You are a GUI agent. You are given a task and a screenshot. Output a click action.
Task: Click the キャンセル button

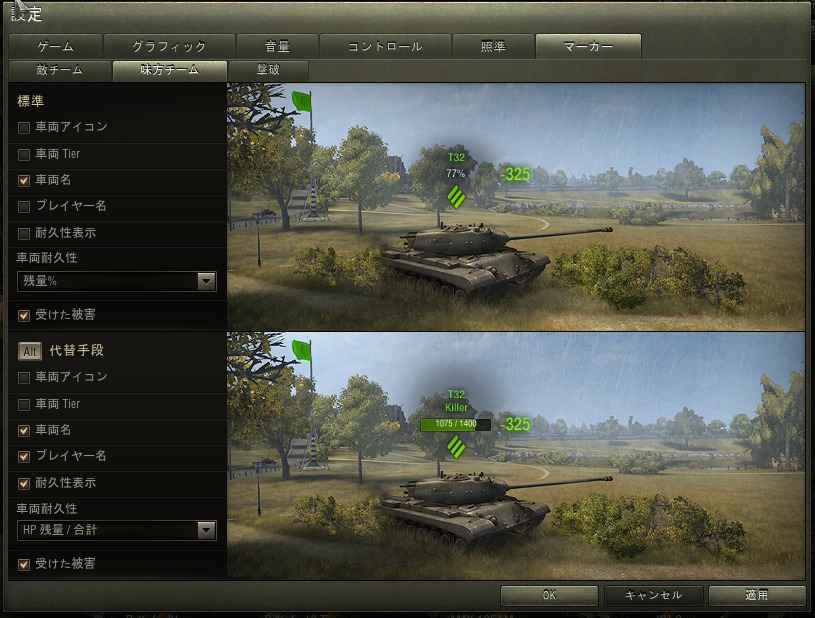pos(653,595)
